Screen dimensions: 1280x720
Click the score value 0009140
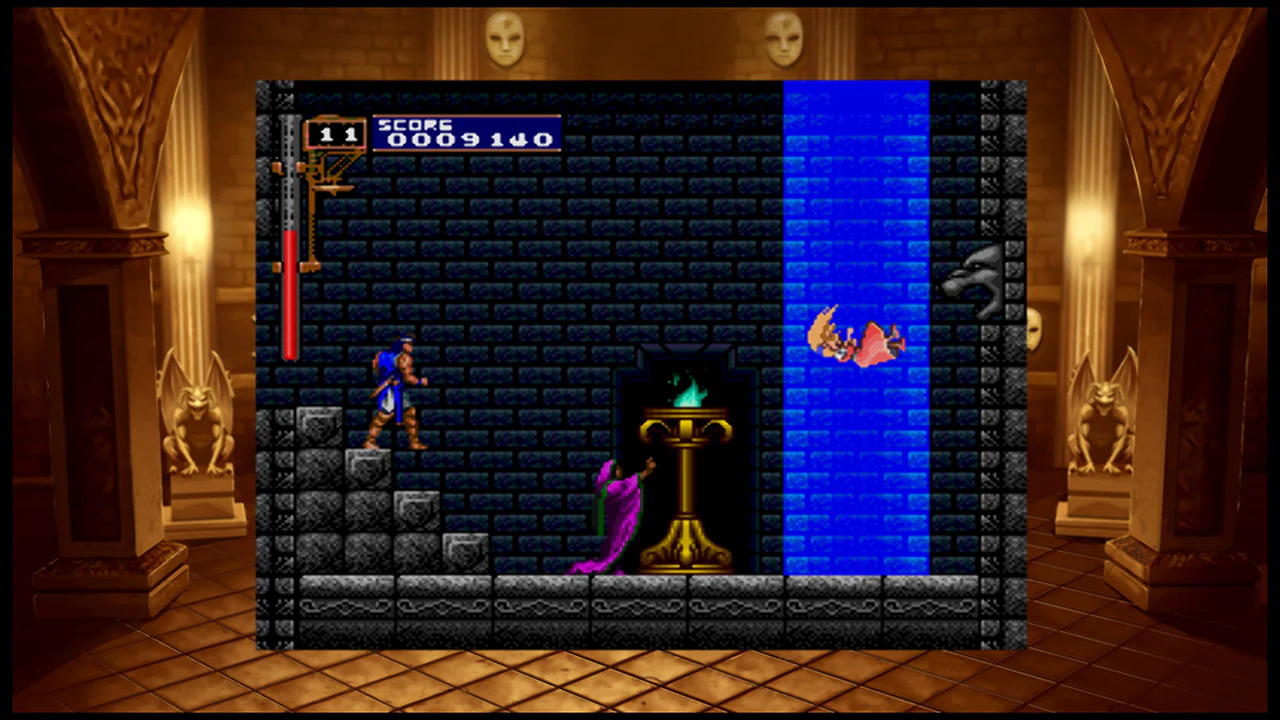[470, 140]
